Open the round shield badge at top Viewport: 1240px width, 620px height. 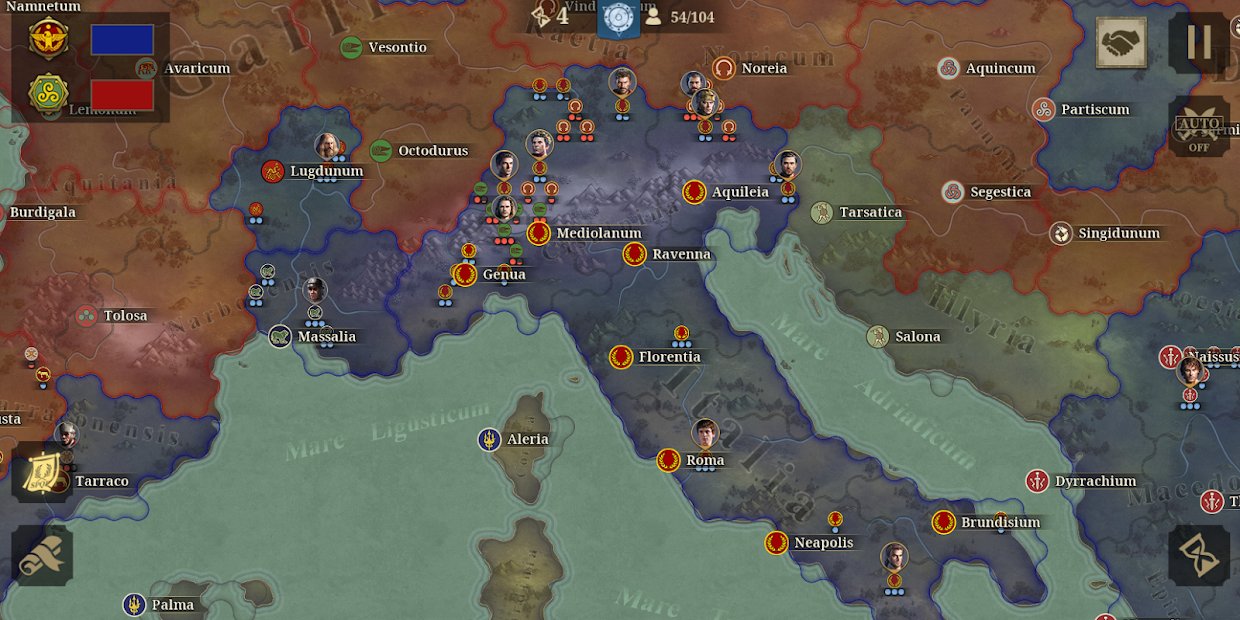[x=618, y=17]
